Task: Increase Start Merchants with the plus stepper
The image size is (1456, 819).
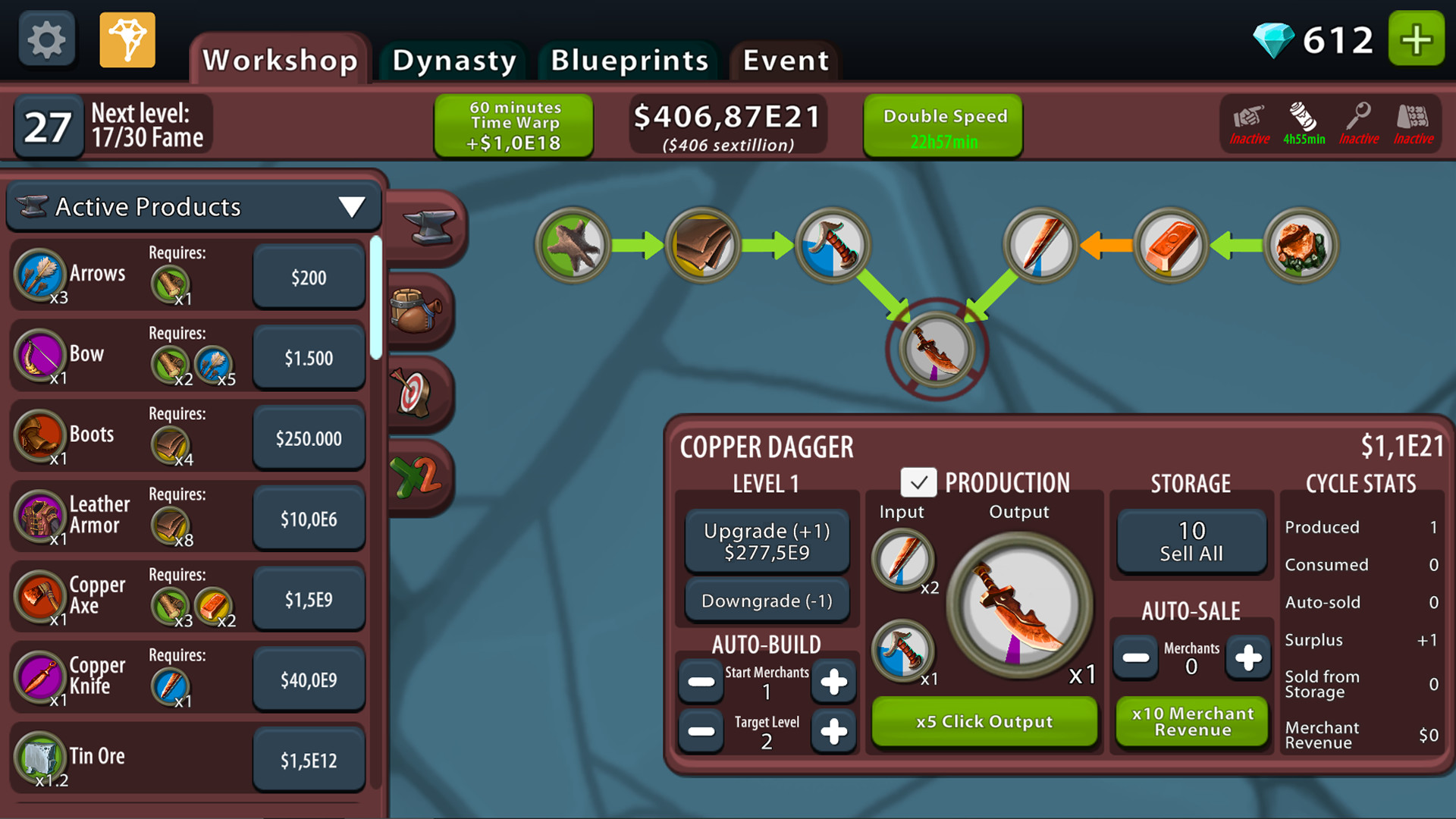Action: (834, 682)
